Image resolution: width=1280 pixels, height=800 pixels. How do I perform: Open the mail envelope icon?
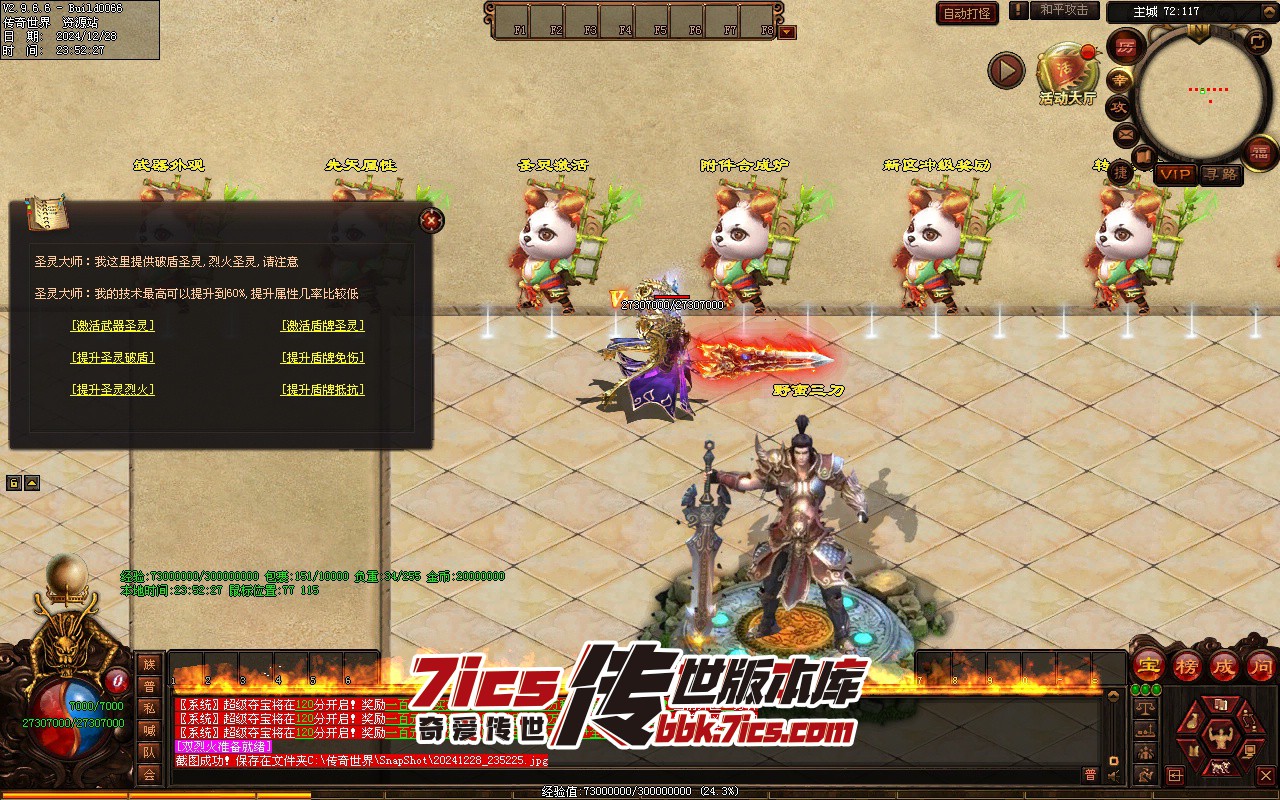pyautogui.click(x=1125, y=134)
